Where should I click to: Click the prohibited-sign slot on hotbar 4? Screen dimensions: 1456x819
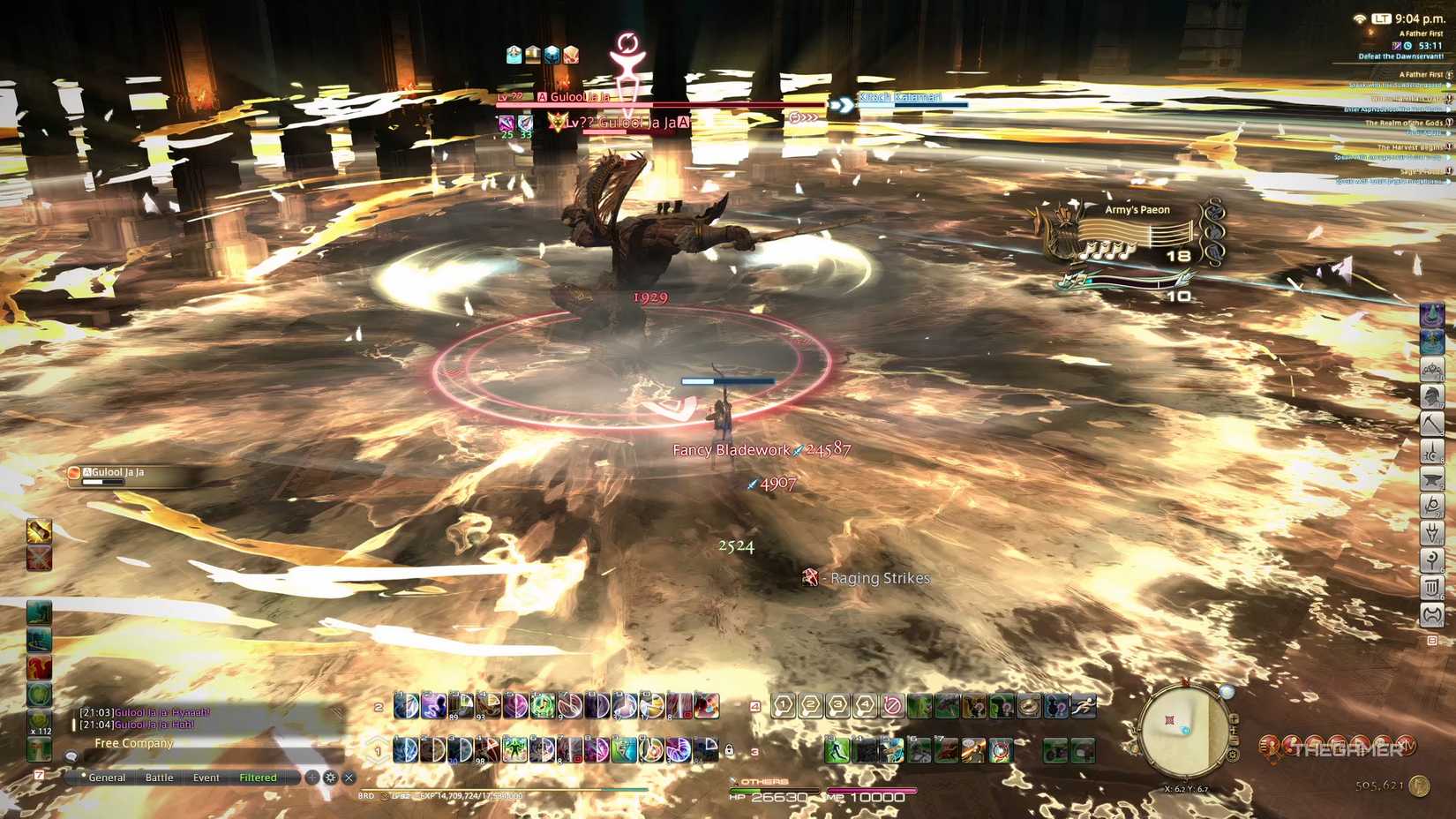point(891,708)
